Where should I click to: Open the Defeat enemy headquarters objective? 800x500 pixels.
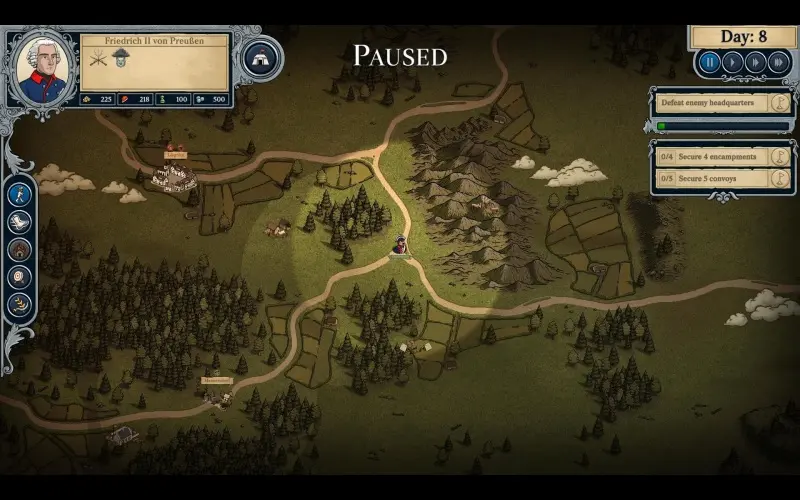coord(710,102)
